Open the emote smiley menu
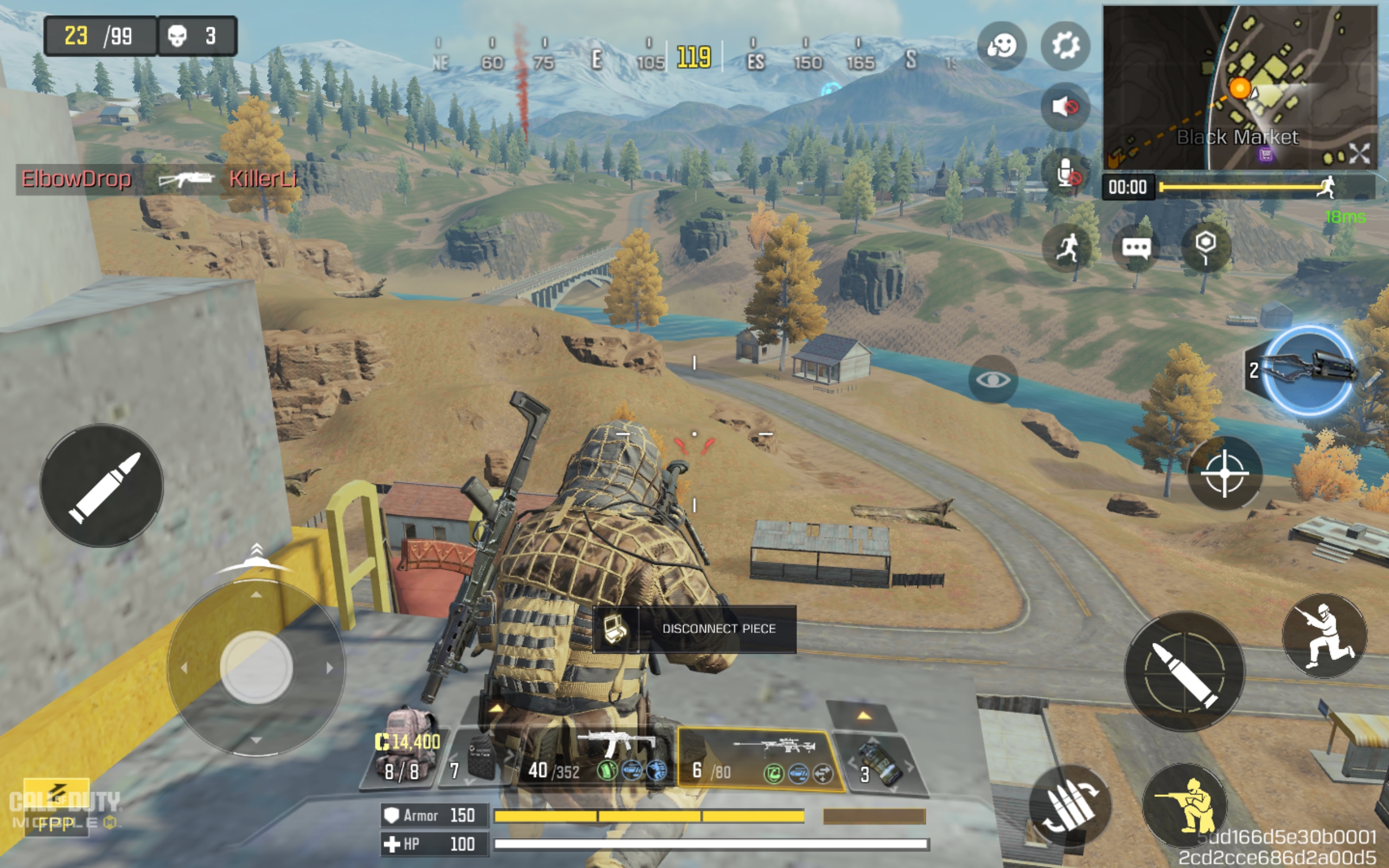Screen dimensions: 1389x868 point(1002,46)
